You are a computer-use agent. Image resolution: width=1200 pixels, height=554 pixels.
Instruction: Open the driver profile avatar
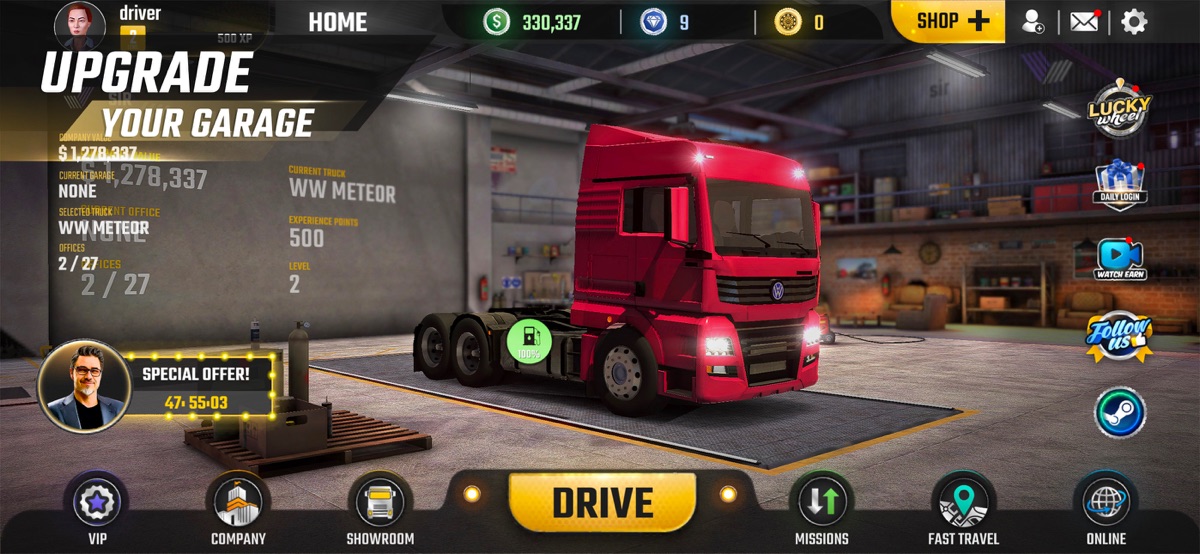(80, 22)
